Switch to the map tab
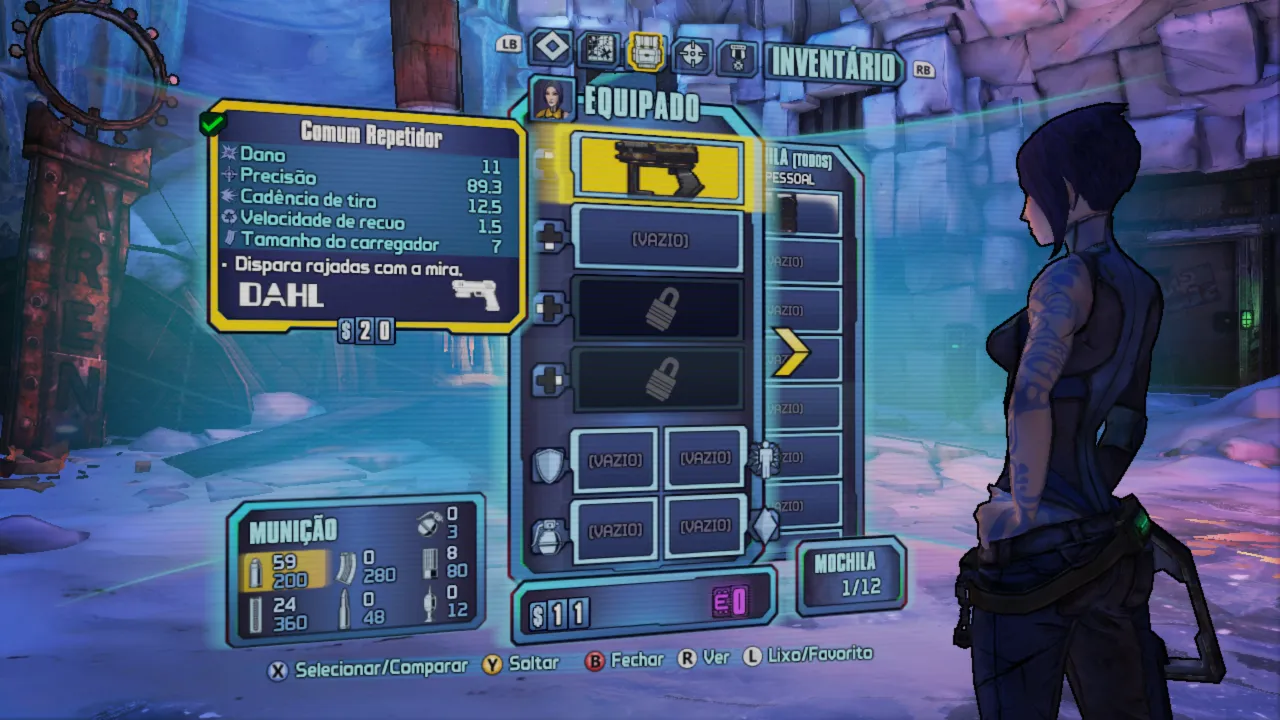1280x720 pixels. (601, 47)
